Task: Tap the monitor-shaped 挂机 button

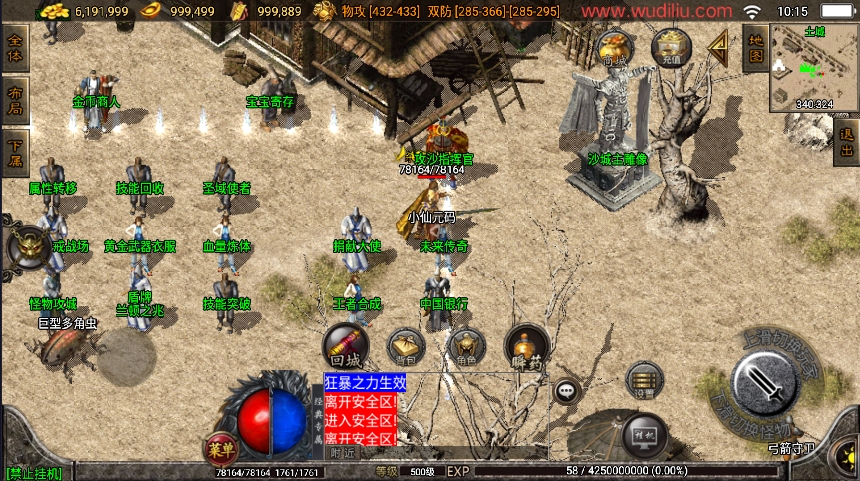Action: pos(644,435)
